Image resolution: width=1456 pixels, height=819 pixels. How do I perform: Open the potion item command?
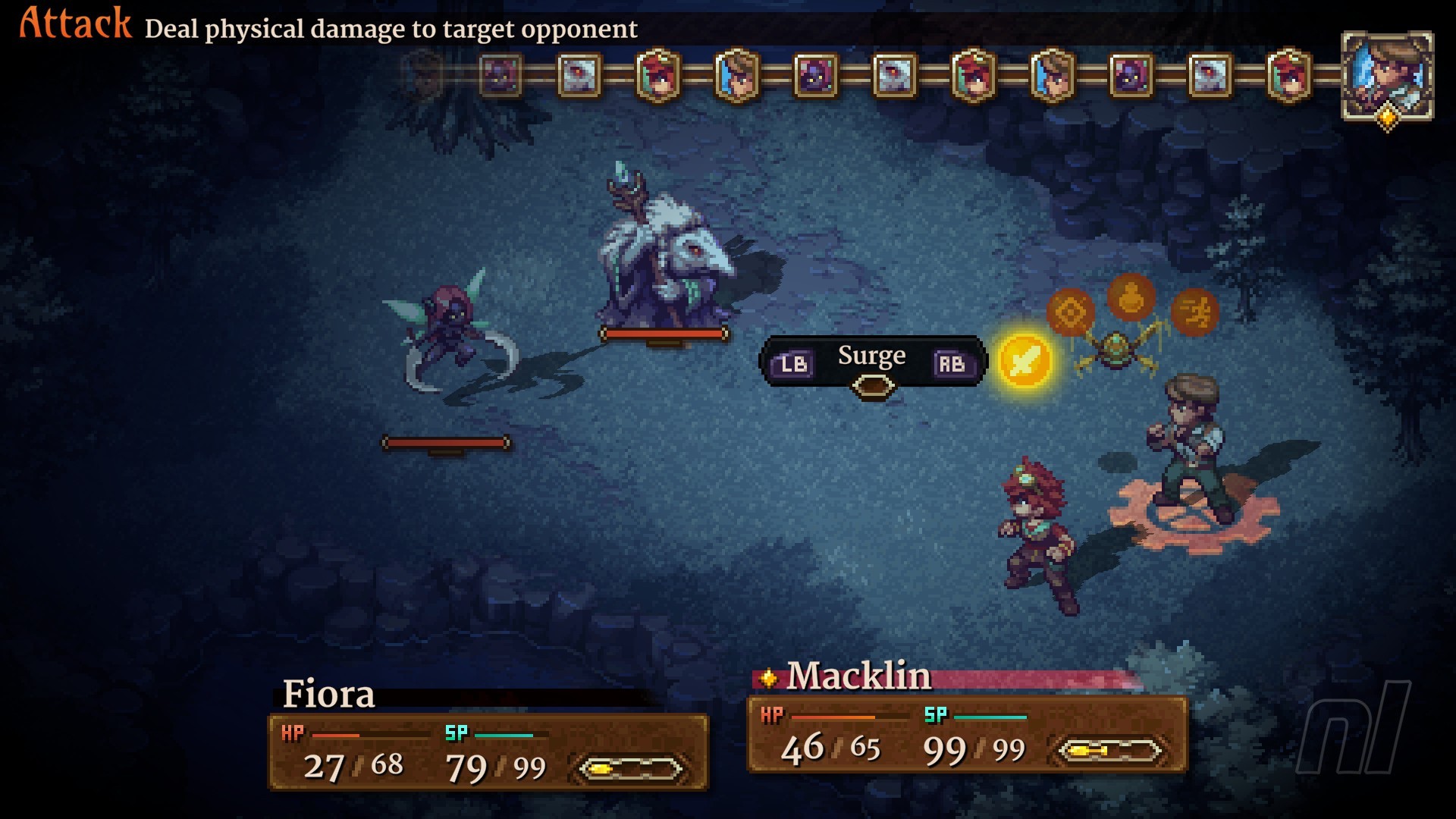(x=1131, y=296)
